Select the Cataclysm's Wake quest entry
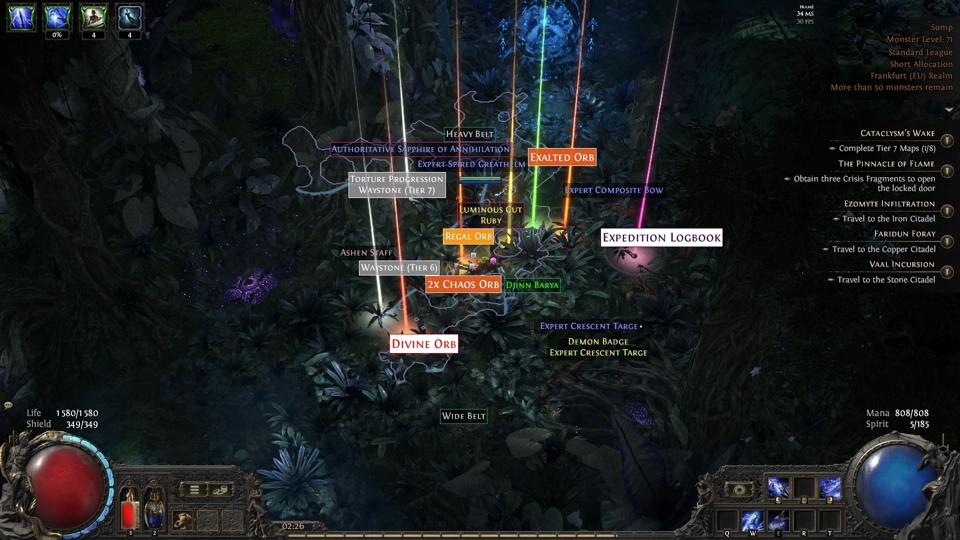Image resolution: width=960 pixels, height=540 pixels. click(897, 133)
